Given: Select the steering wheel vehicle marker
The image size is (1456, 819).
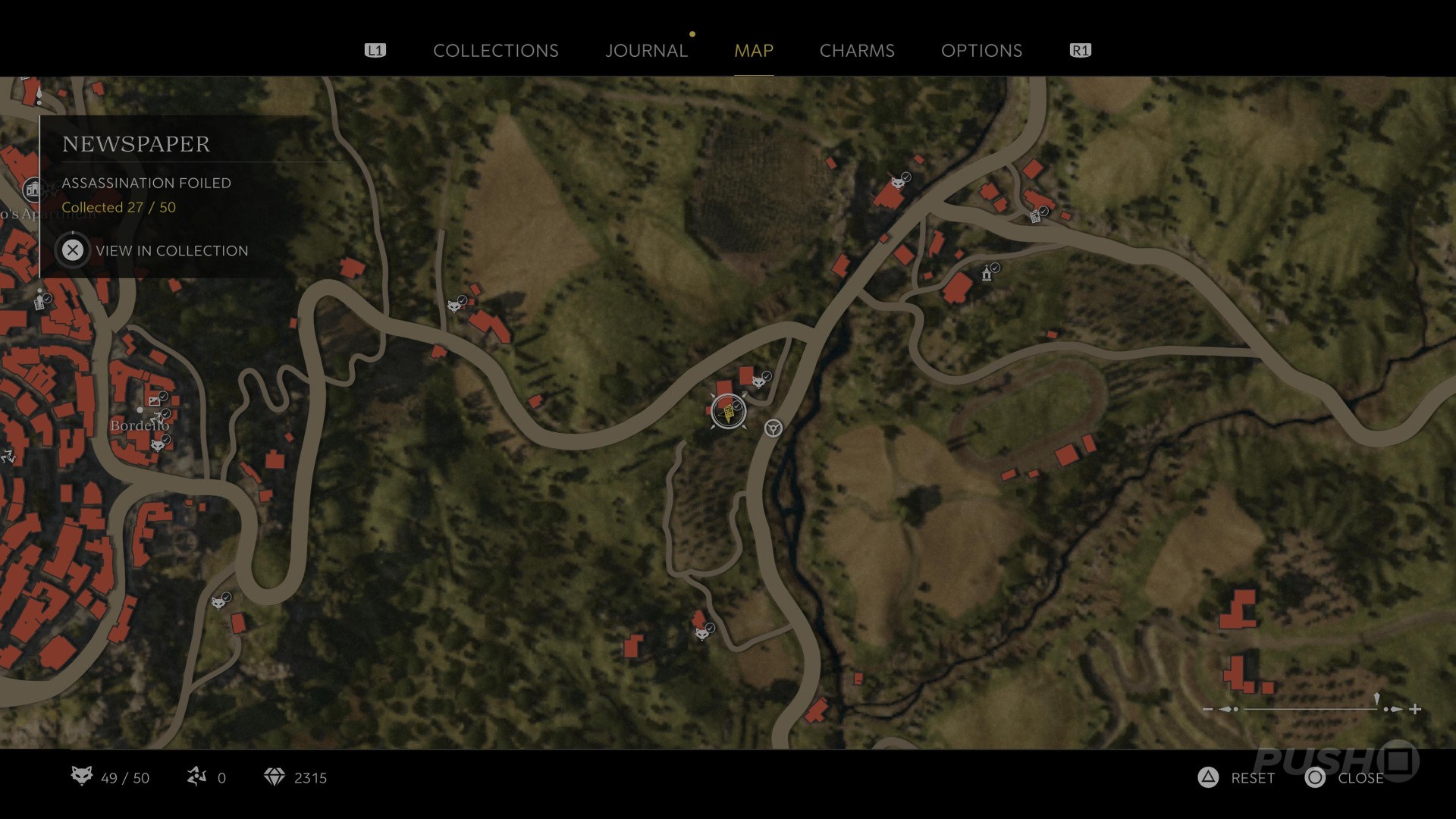Looking at the screenshot, I should pyautogui.click(x=773, y=428).
